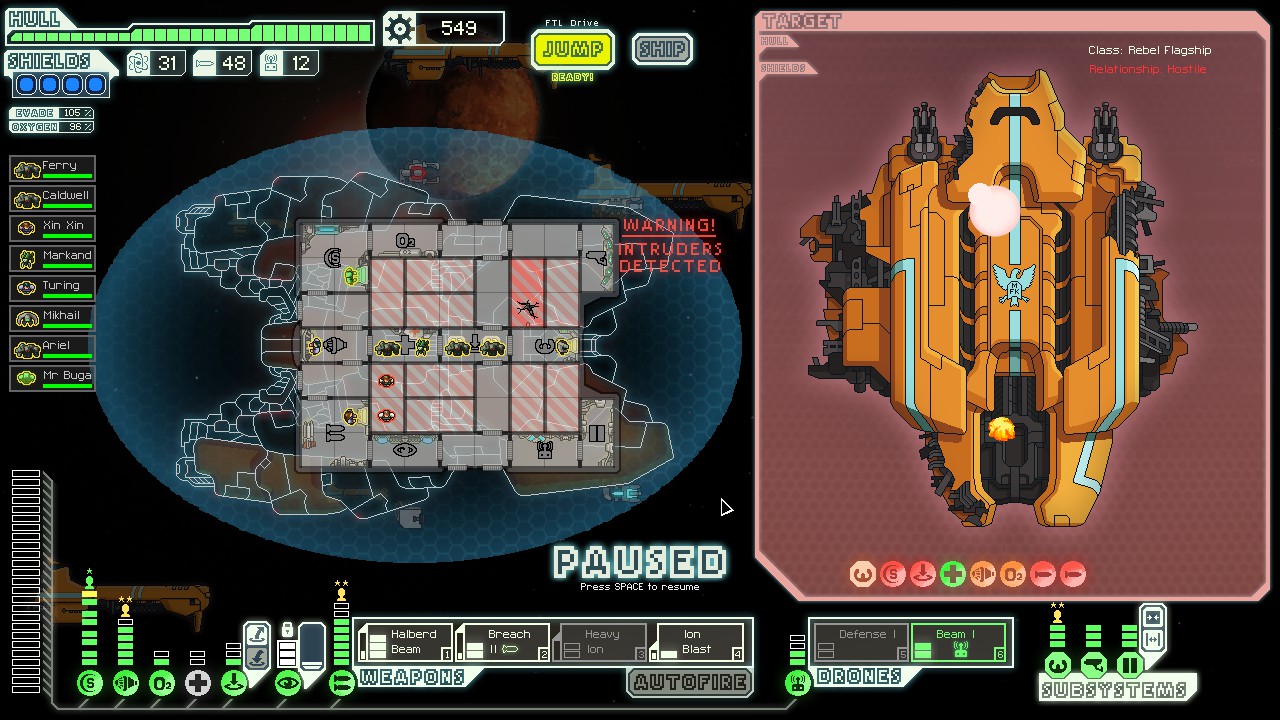Click the FTL Drive JUMP button
This screenshot has width=1280, height=720.
click(572, 49)
